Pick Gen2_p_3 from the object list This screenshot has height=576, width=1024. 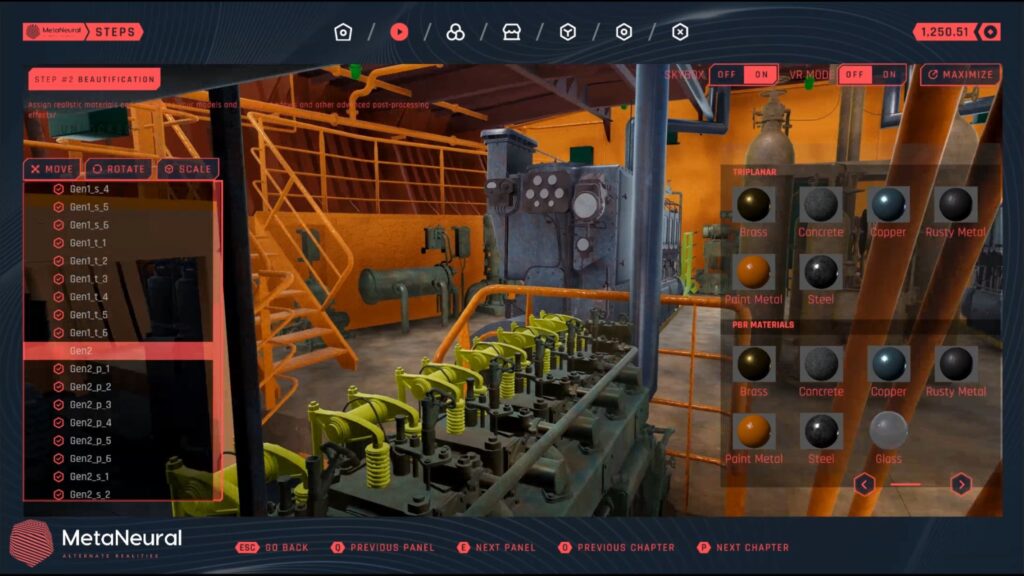90,405
